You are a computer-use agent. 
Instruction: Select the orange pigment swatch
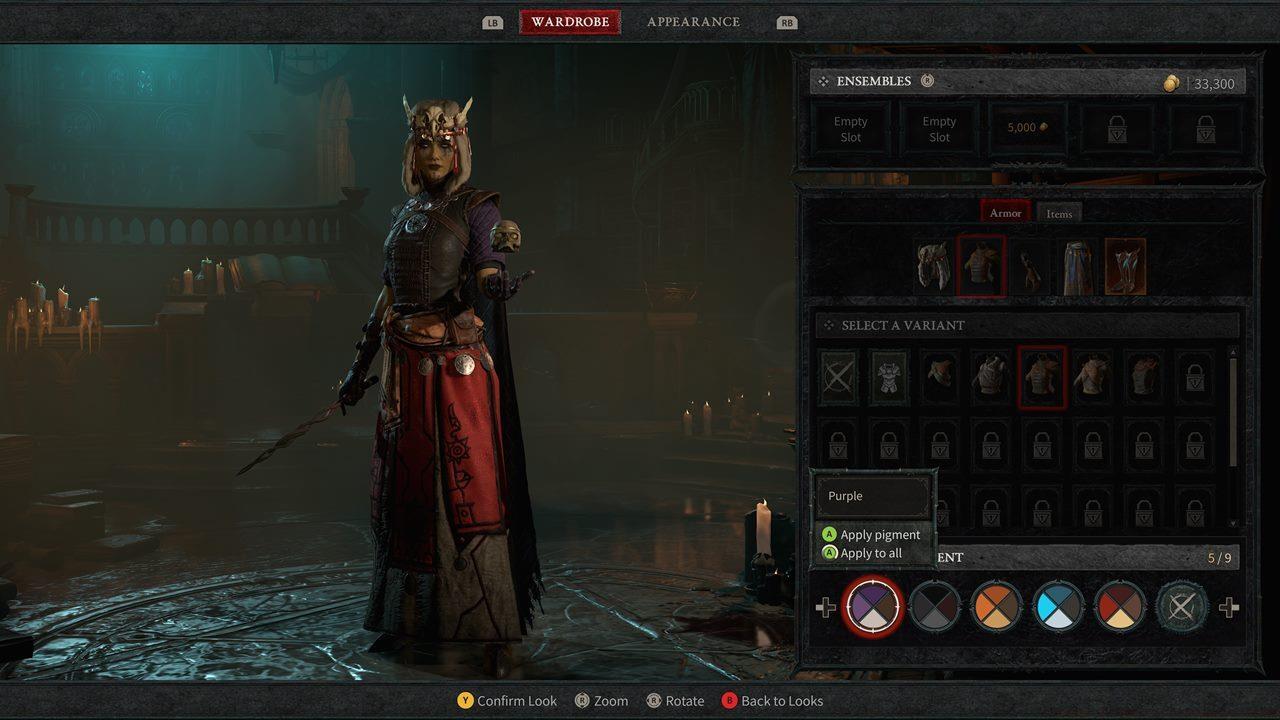997,606
